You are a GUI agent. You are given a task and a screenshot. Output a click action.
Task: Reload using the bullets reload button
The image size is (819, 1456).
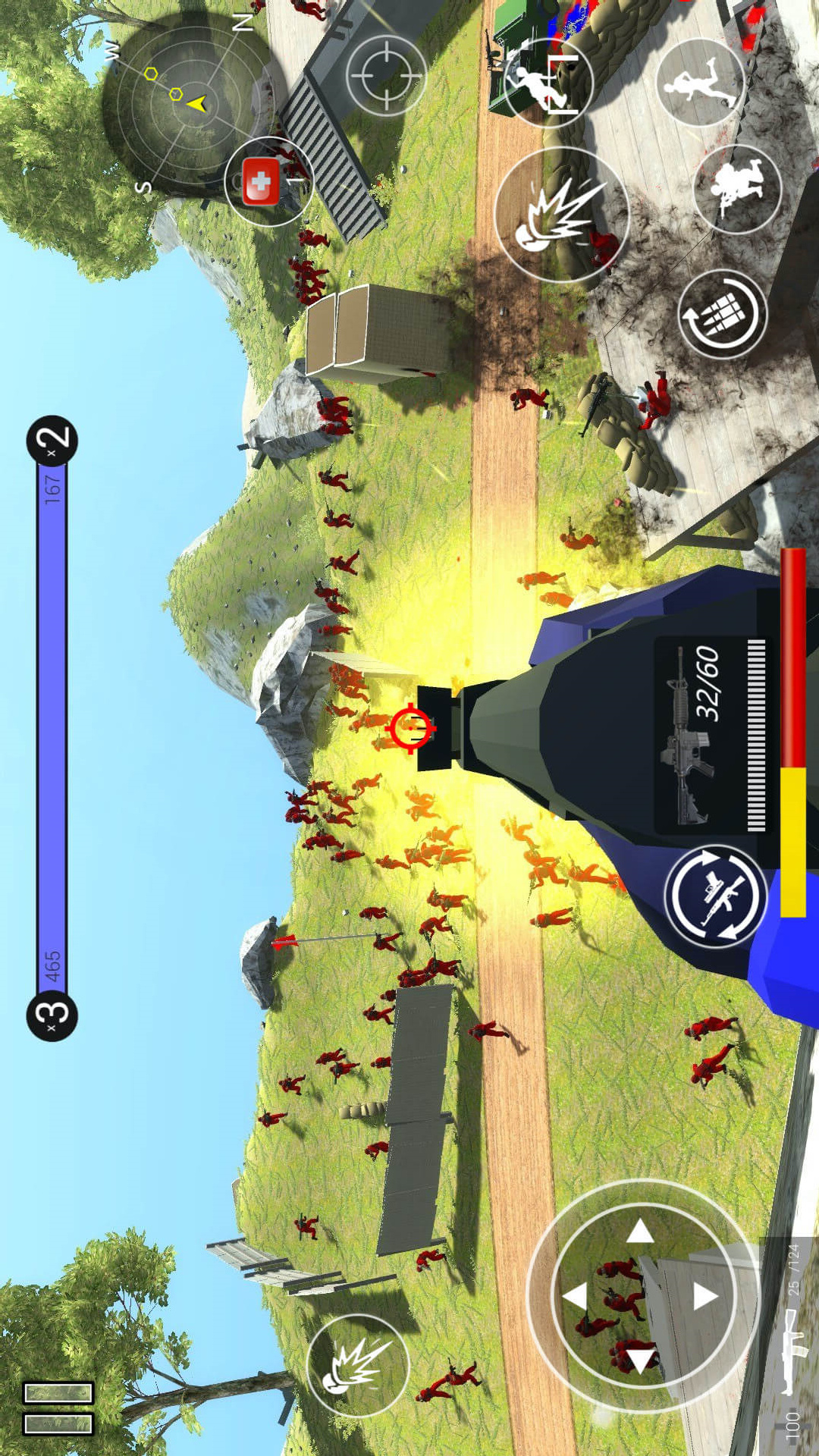(722, 314)
